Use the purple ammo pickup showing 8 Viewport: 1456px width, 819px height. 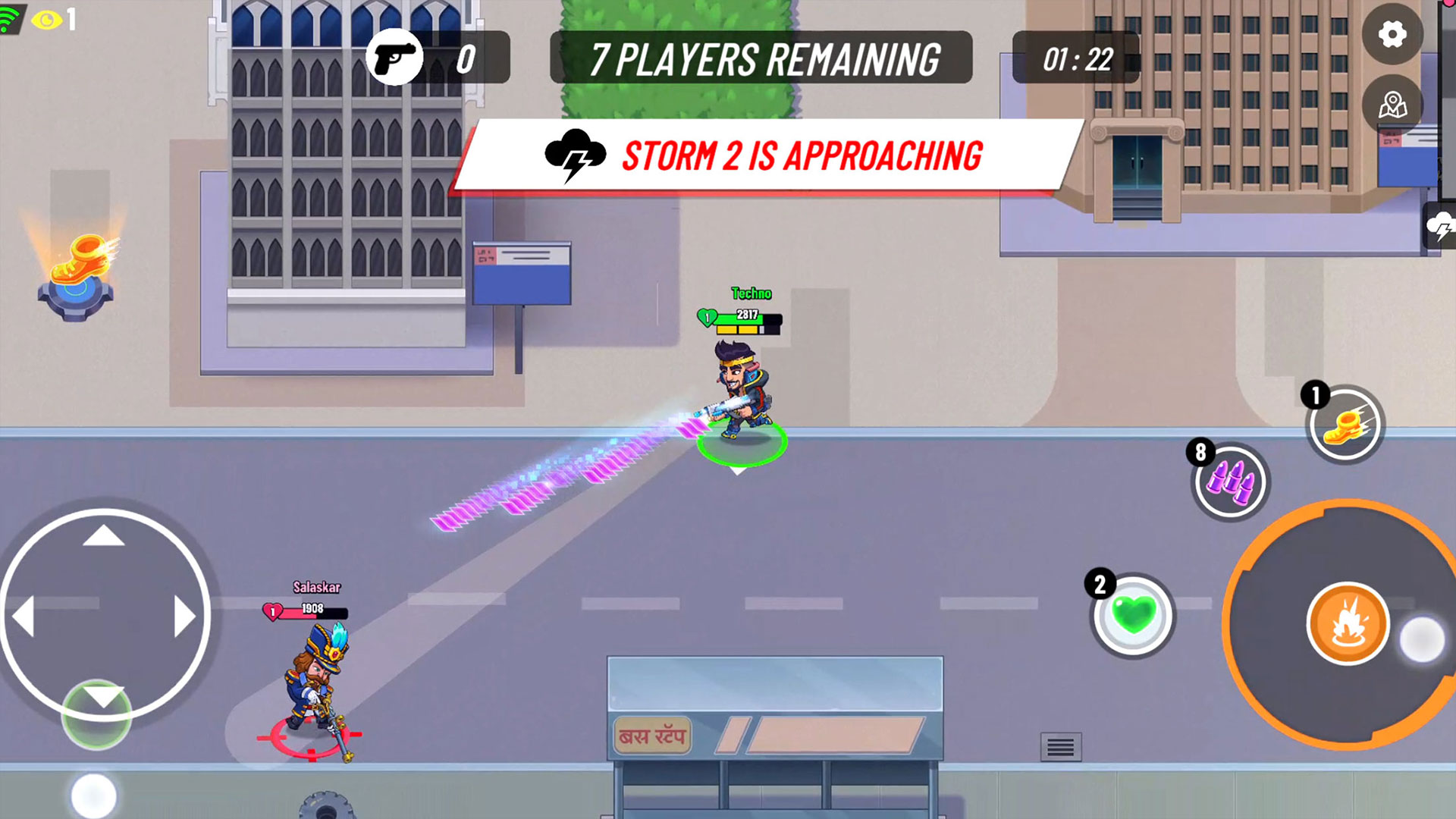(1229, 483)
